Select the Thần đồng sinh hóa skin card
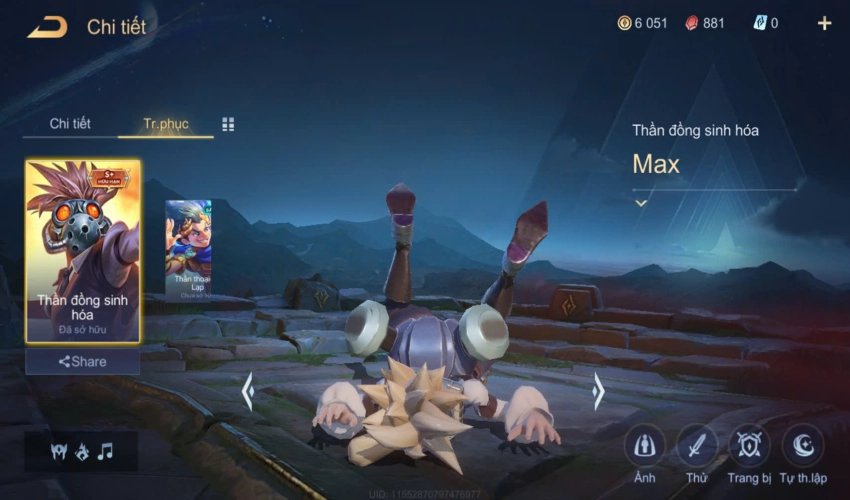The image size is (850, 500). pos(83,251)
